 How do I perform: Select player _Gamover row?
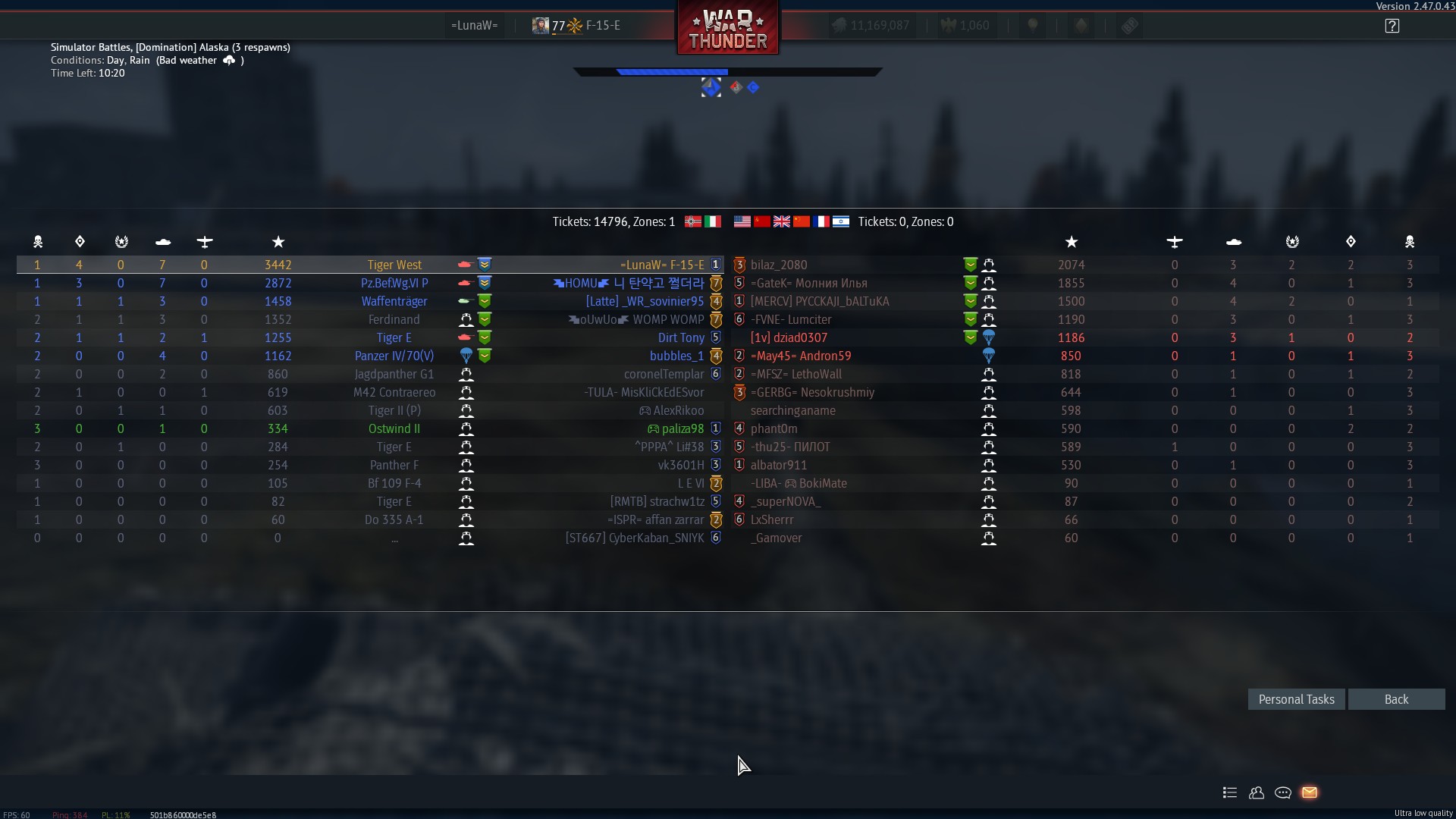(x=776, y=538)
